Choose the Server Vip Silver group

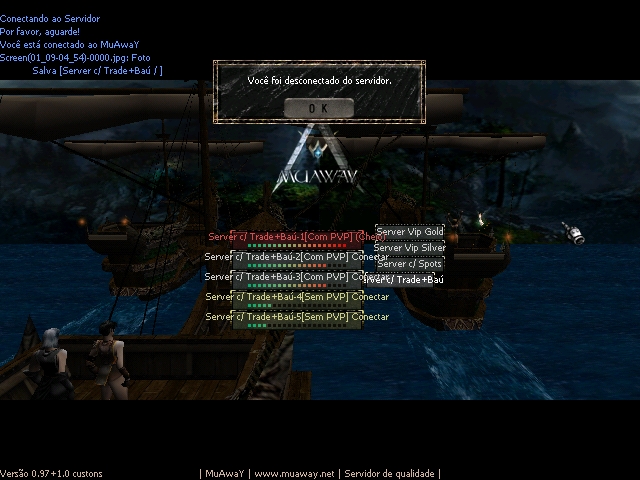coord(410,248)
